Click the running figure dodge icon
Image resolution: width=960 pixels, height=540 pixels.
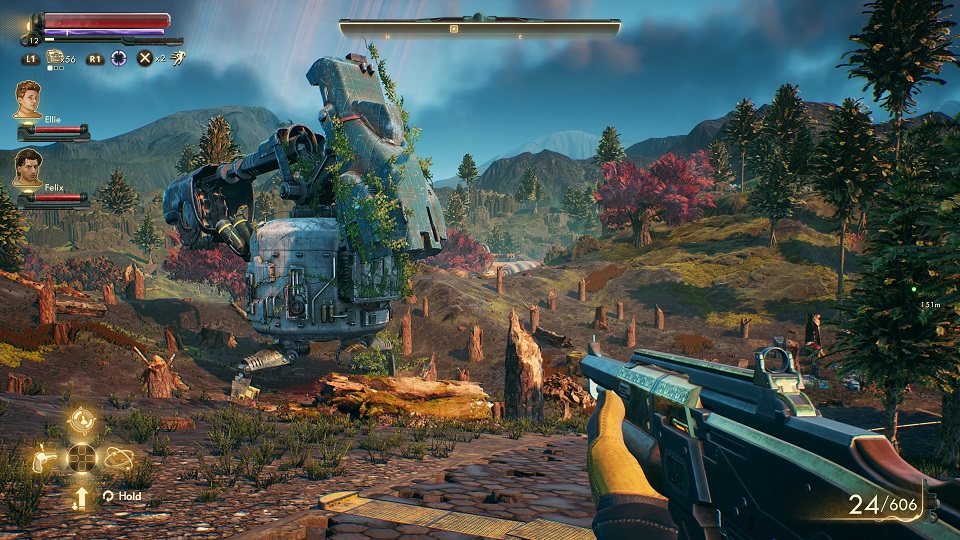click(177, 58)
